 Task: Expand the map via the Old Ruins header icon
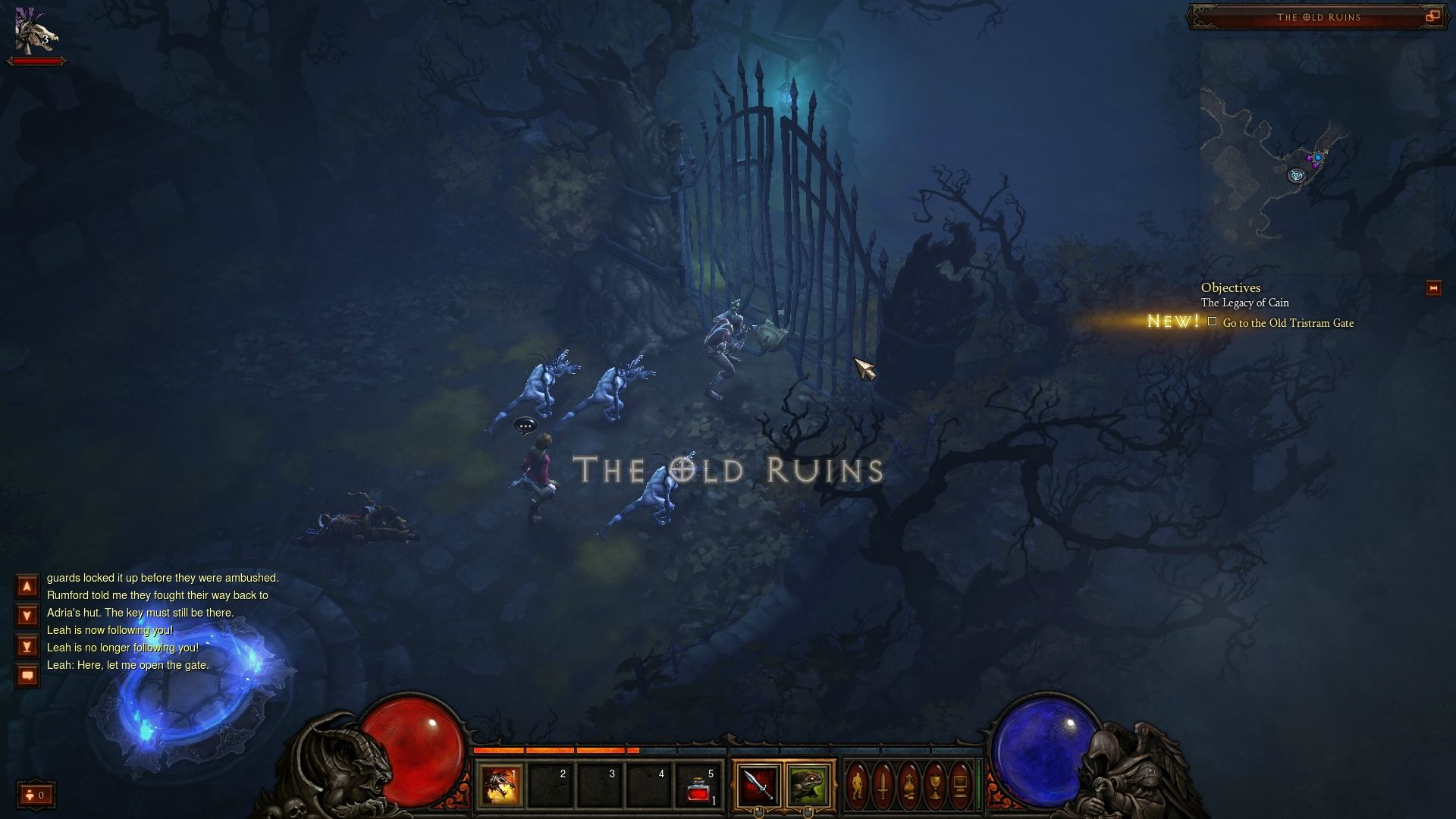1432,16
